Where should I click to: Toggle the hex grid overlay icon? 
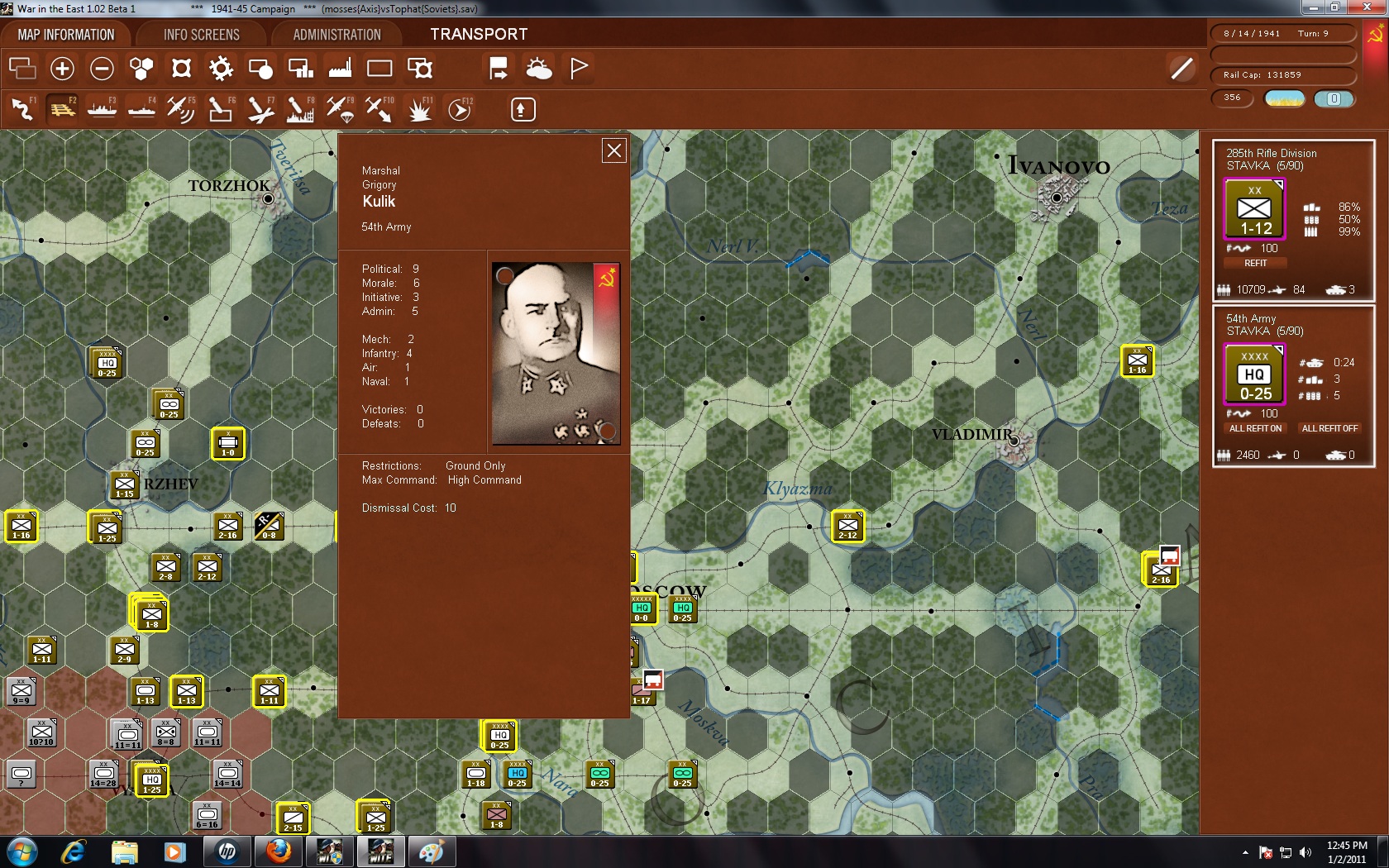tap(141, 69)
